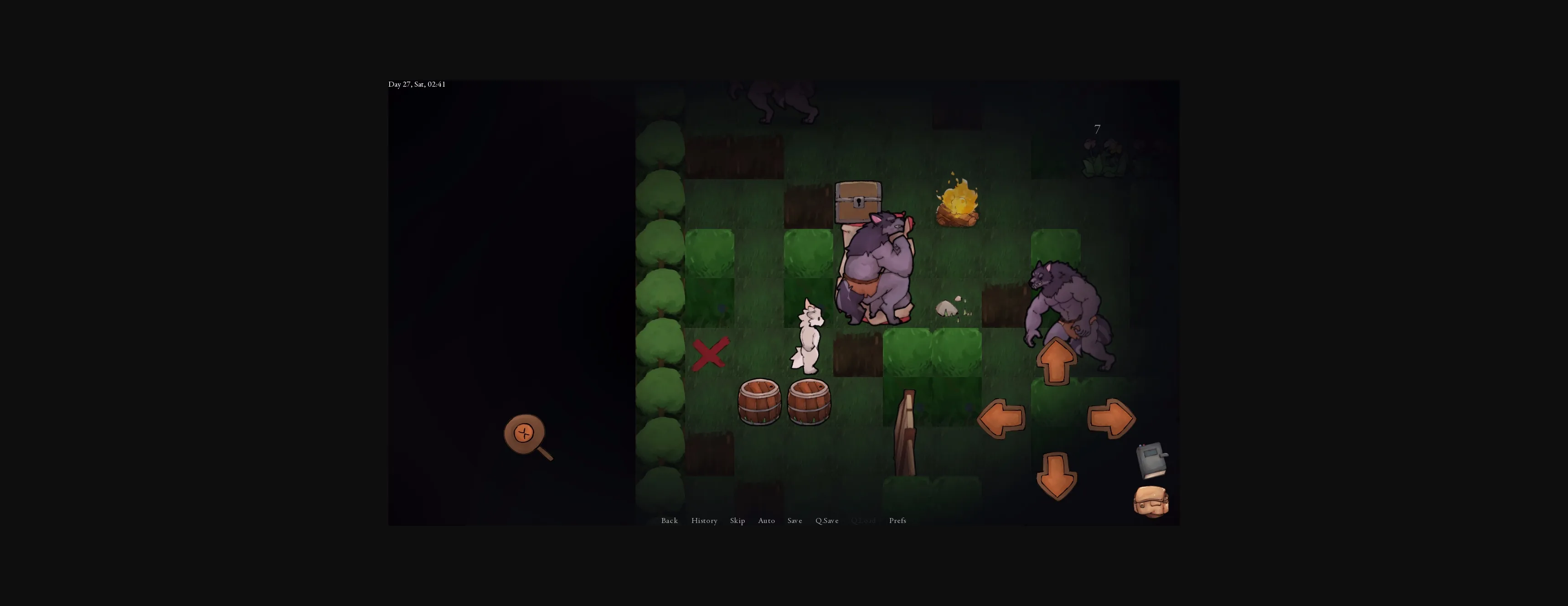Click Save to open save screen
1568x606 pixels.
point(794,521)
